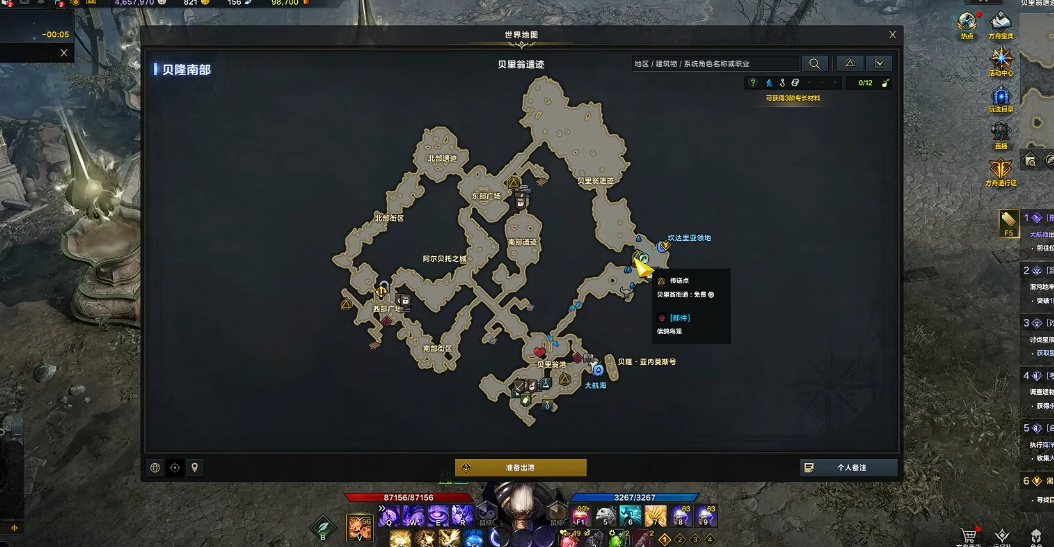Open the F5 yellow tag button
The image size is (1054, 547).
click(x=1008, y=223)
